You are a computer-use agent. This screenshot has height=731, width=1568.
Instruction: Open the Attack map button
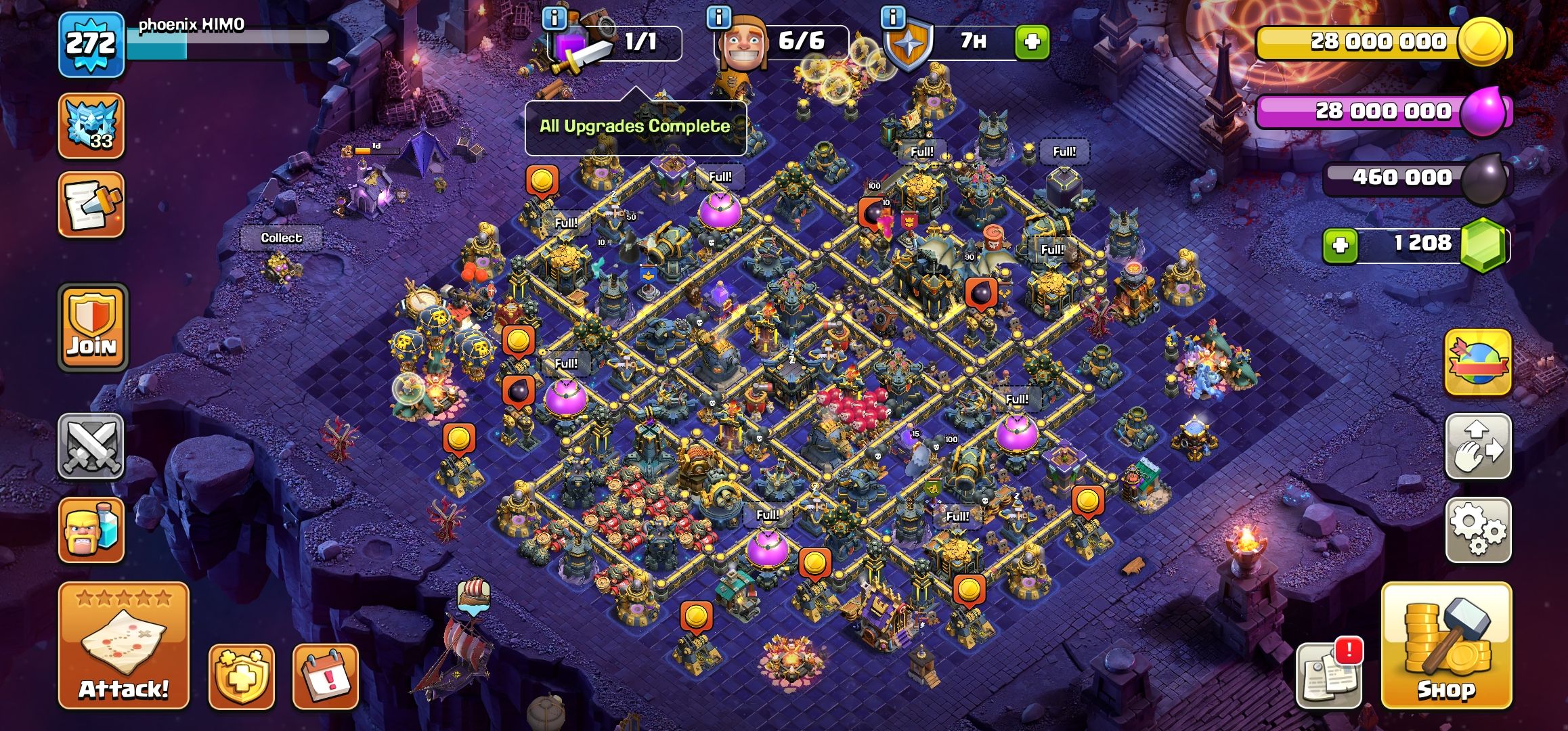(124, 646)
